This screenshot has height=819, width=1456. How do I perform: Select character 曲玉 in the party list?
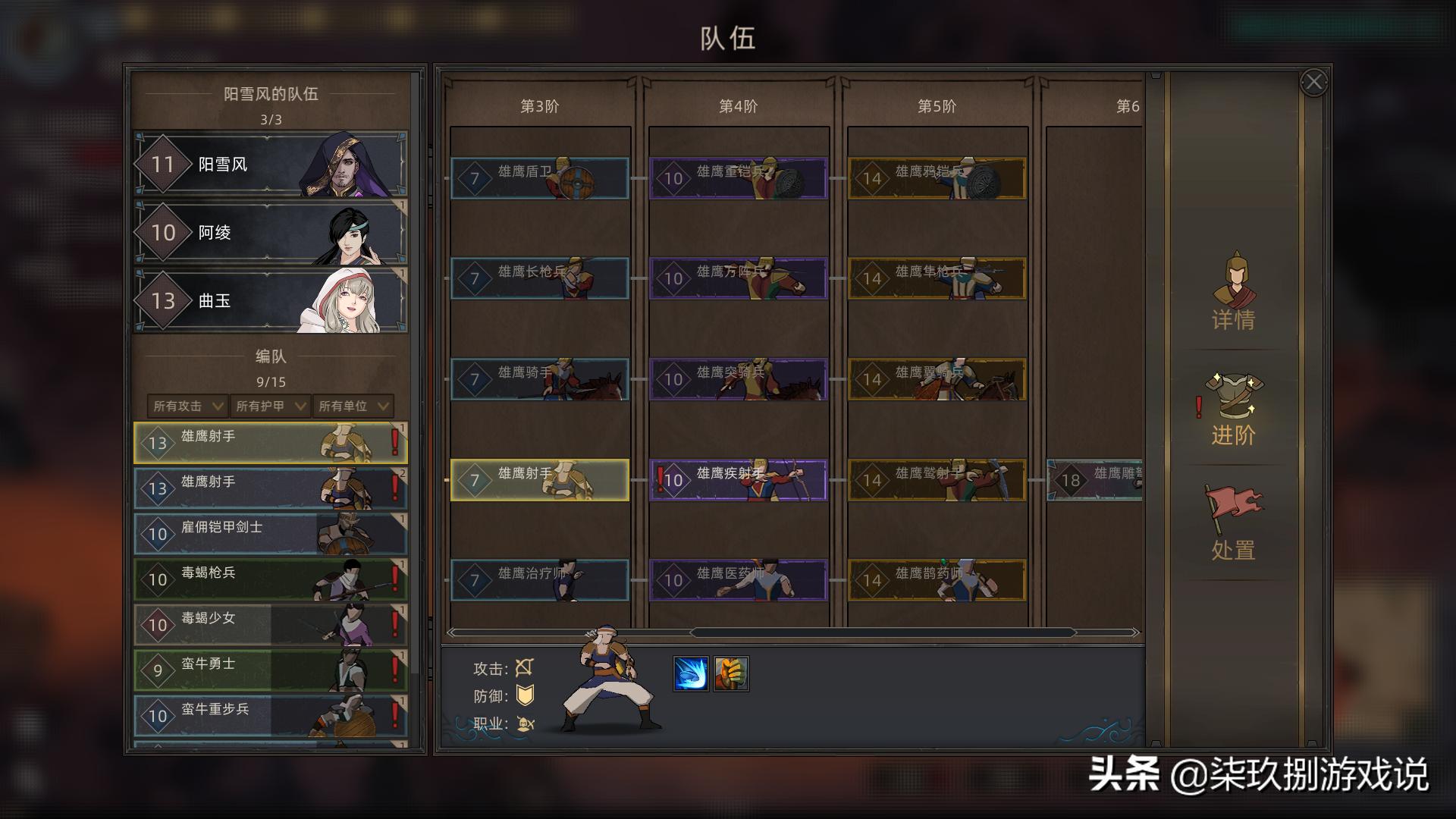coord(269,300)
